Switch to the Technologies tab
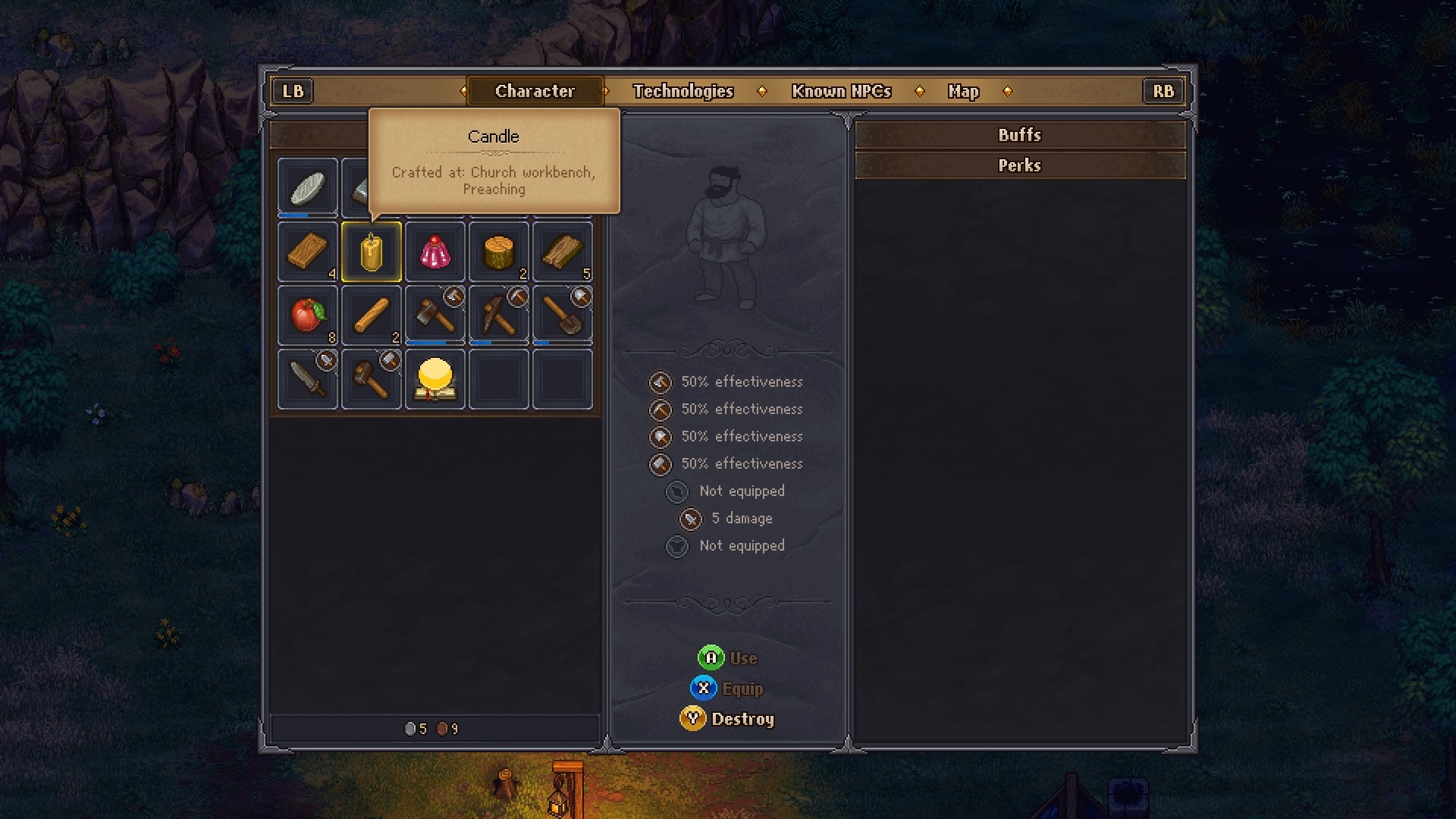This screenshot has height=819, width=1456. pos(682,91)
